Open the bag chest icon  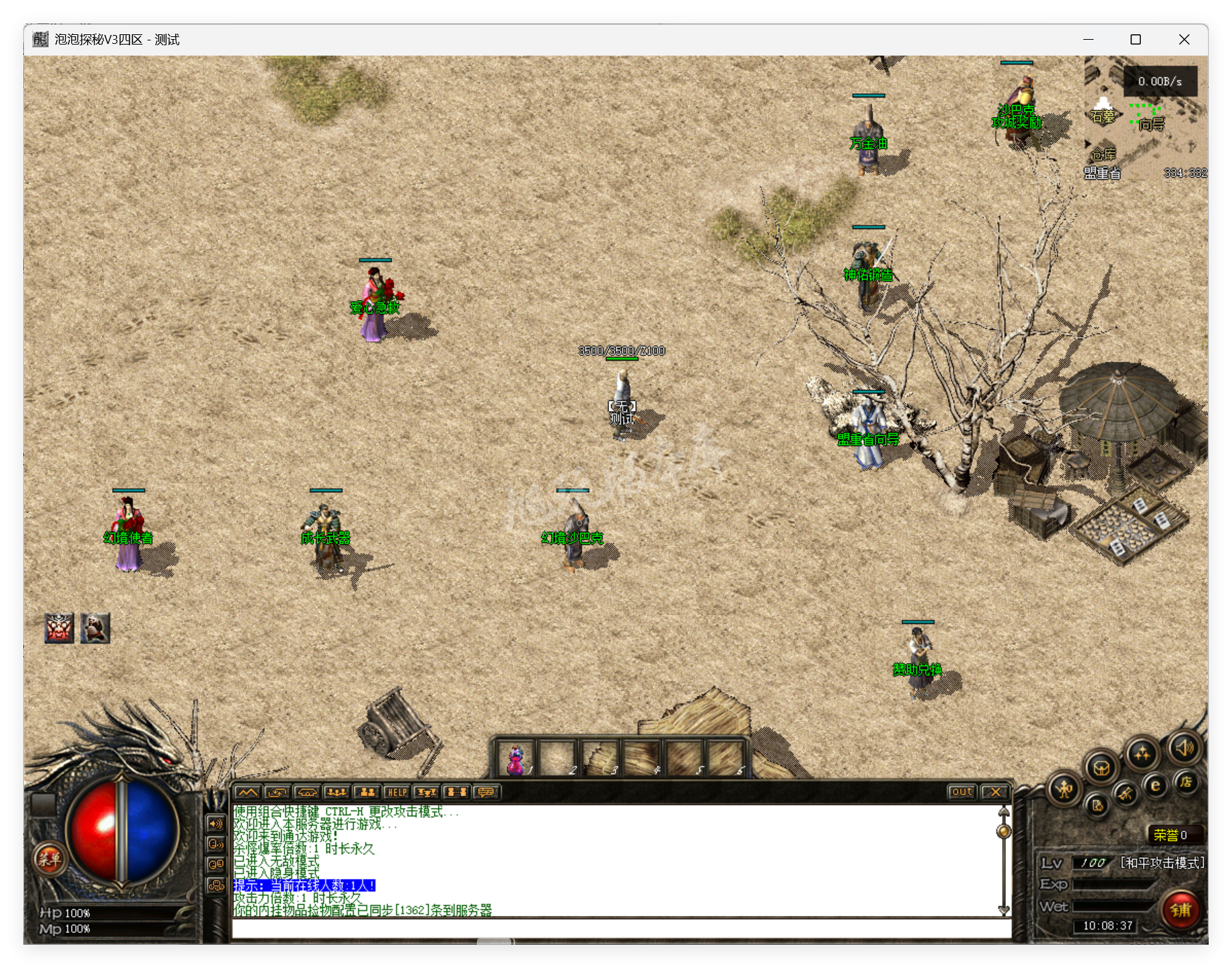1101,767
